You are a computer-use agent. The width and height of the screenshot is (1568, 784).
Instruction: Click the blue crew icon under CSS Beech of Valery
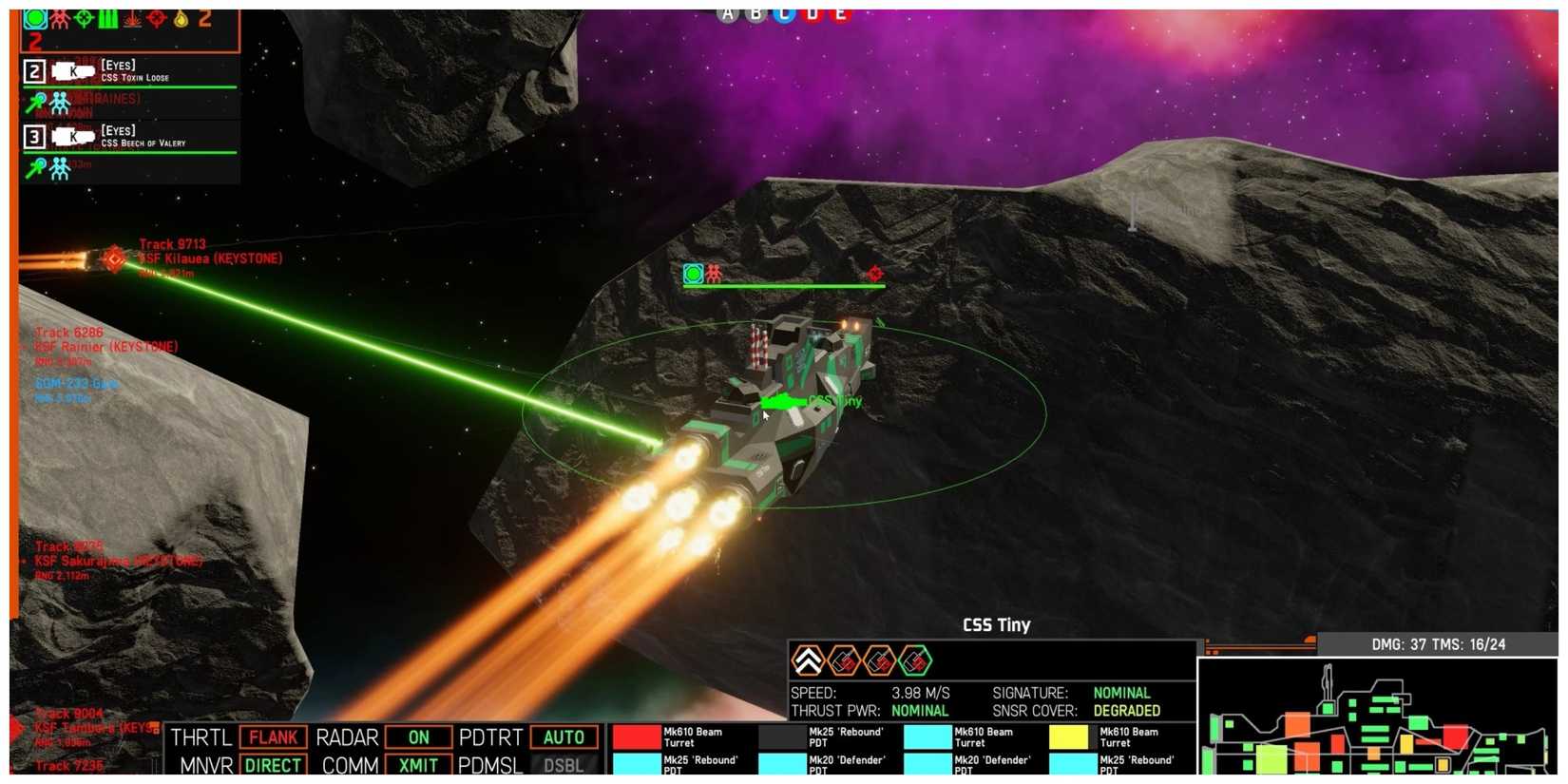pos(59,166)
